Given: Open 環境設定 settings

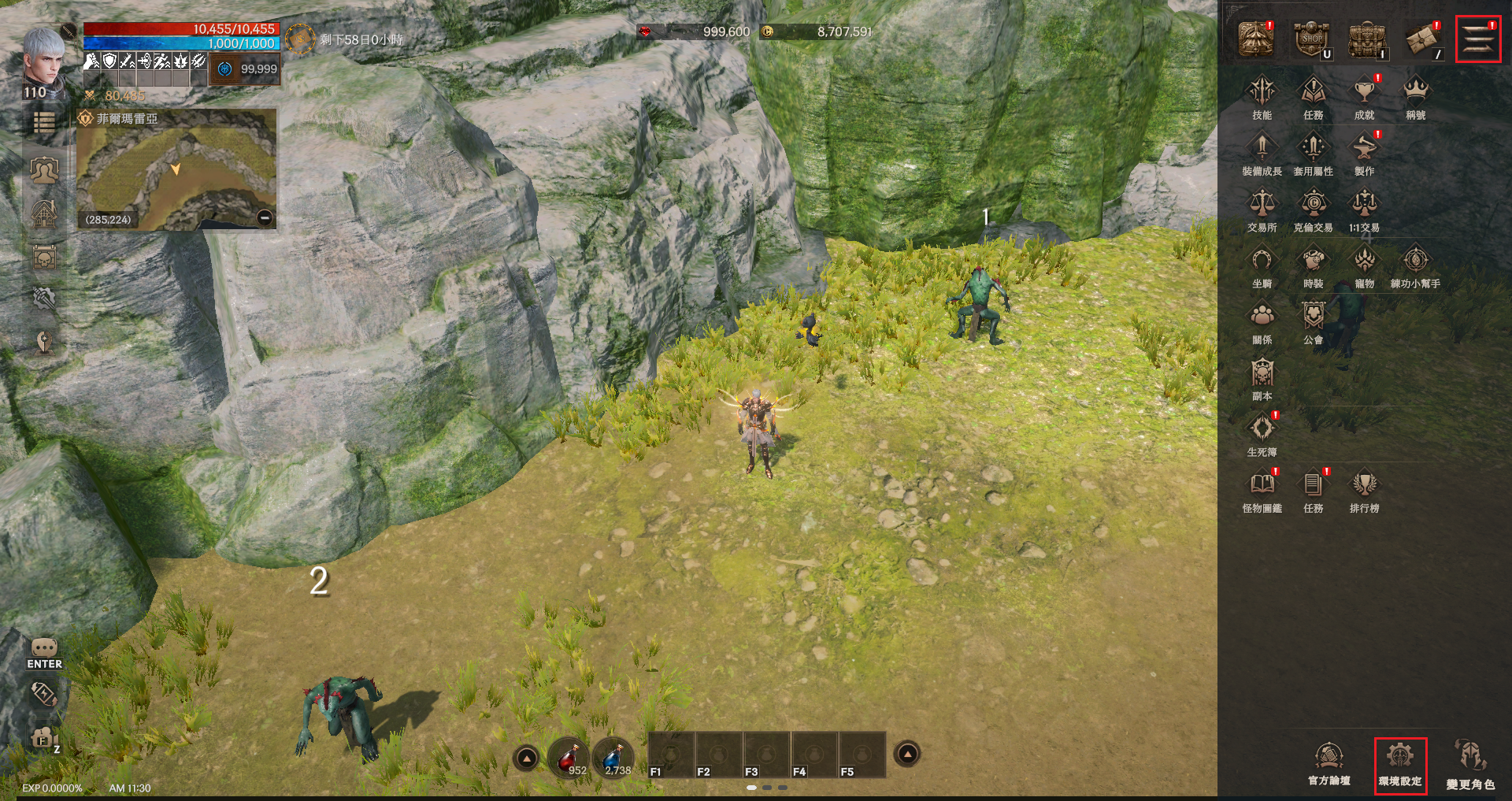Looking at the screenshot, I should [x=1400, y=764].
